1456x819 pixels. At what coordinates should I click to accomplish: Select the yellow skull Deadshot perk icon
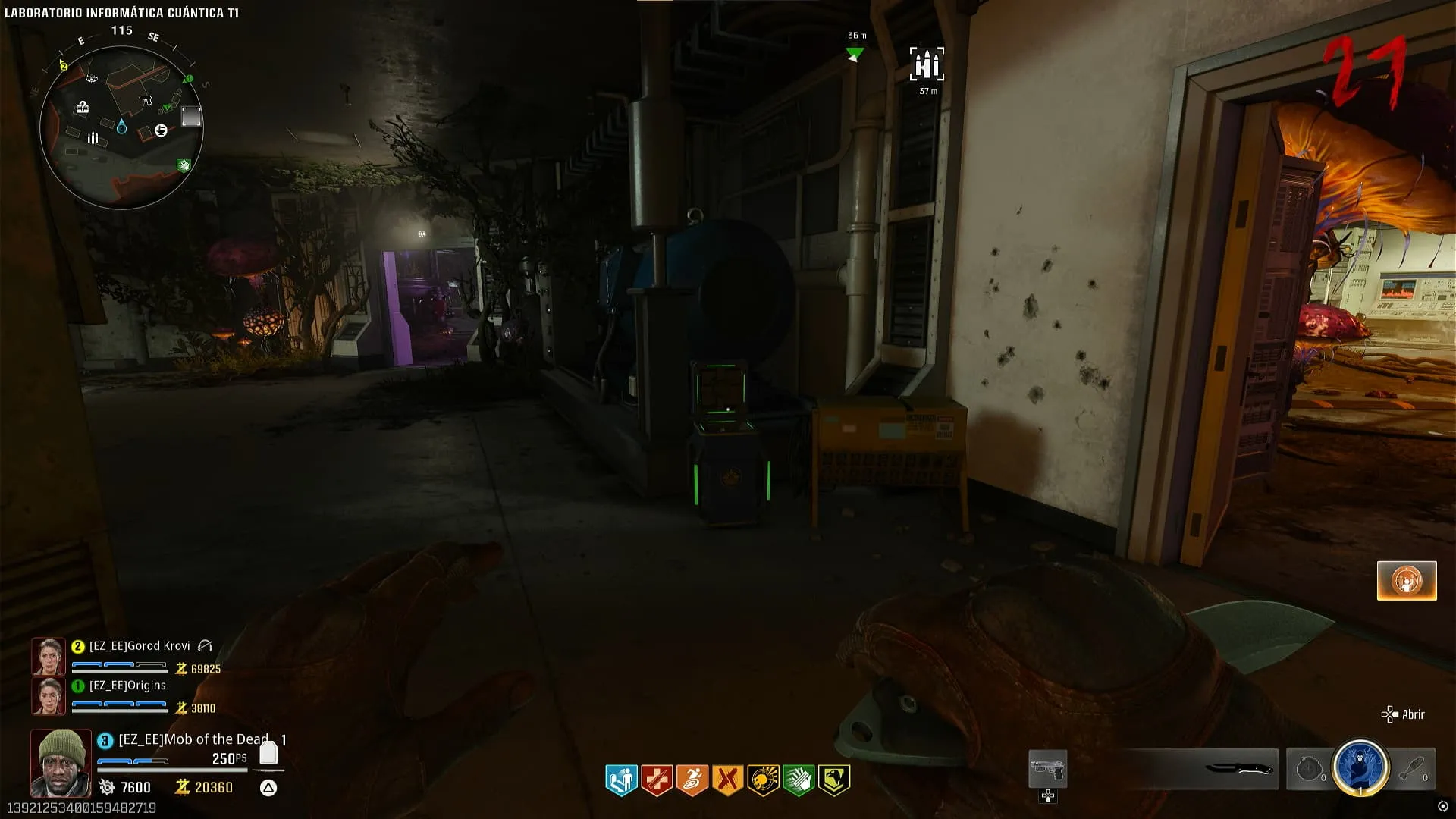pos(763,780)
